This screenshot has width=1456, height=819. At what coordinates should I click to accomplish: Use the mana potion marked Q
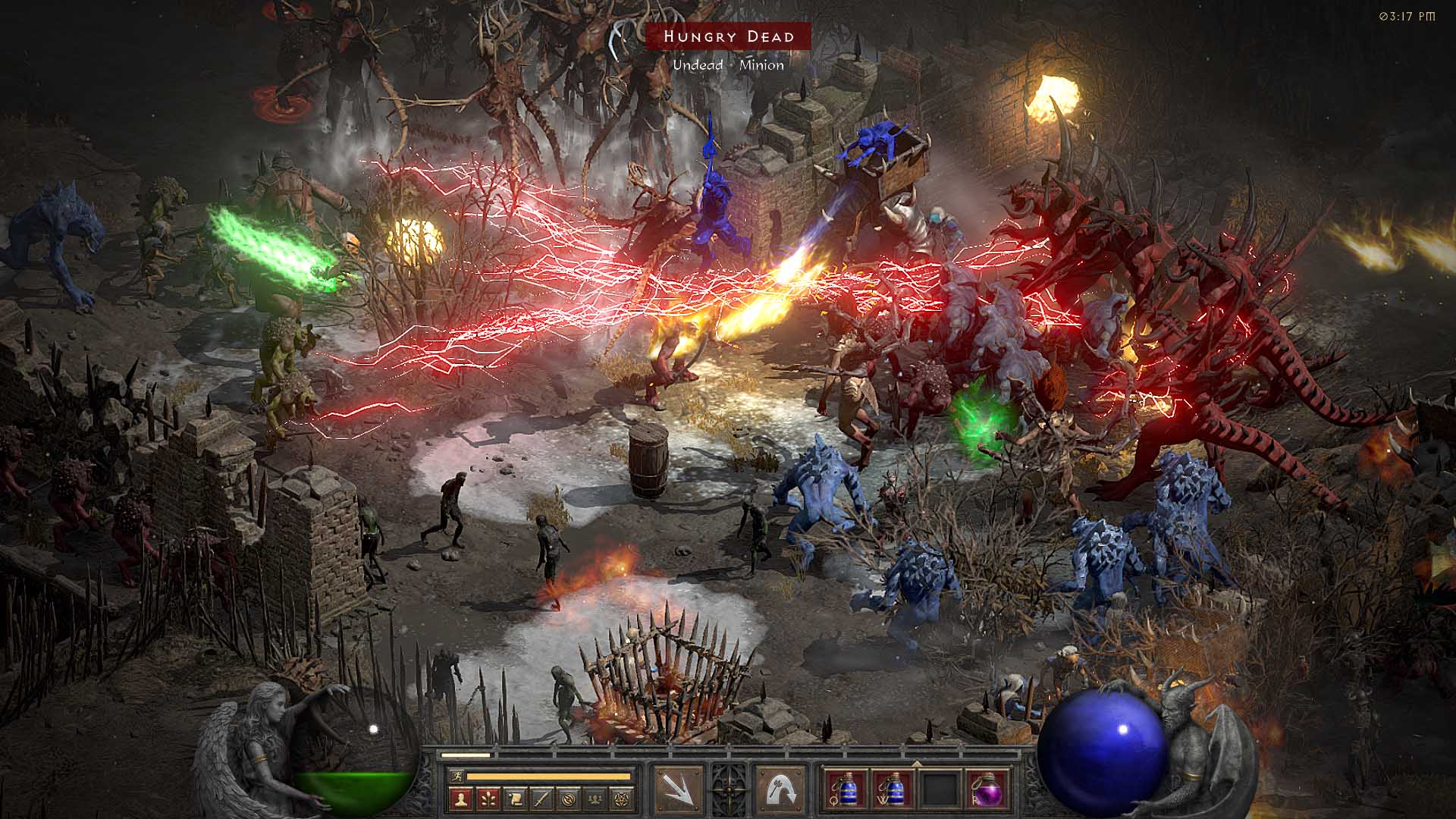coord(845,790)
